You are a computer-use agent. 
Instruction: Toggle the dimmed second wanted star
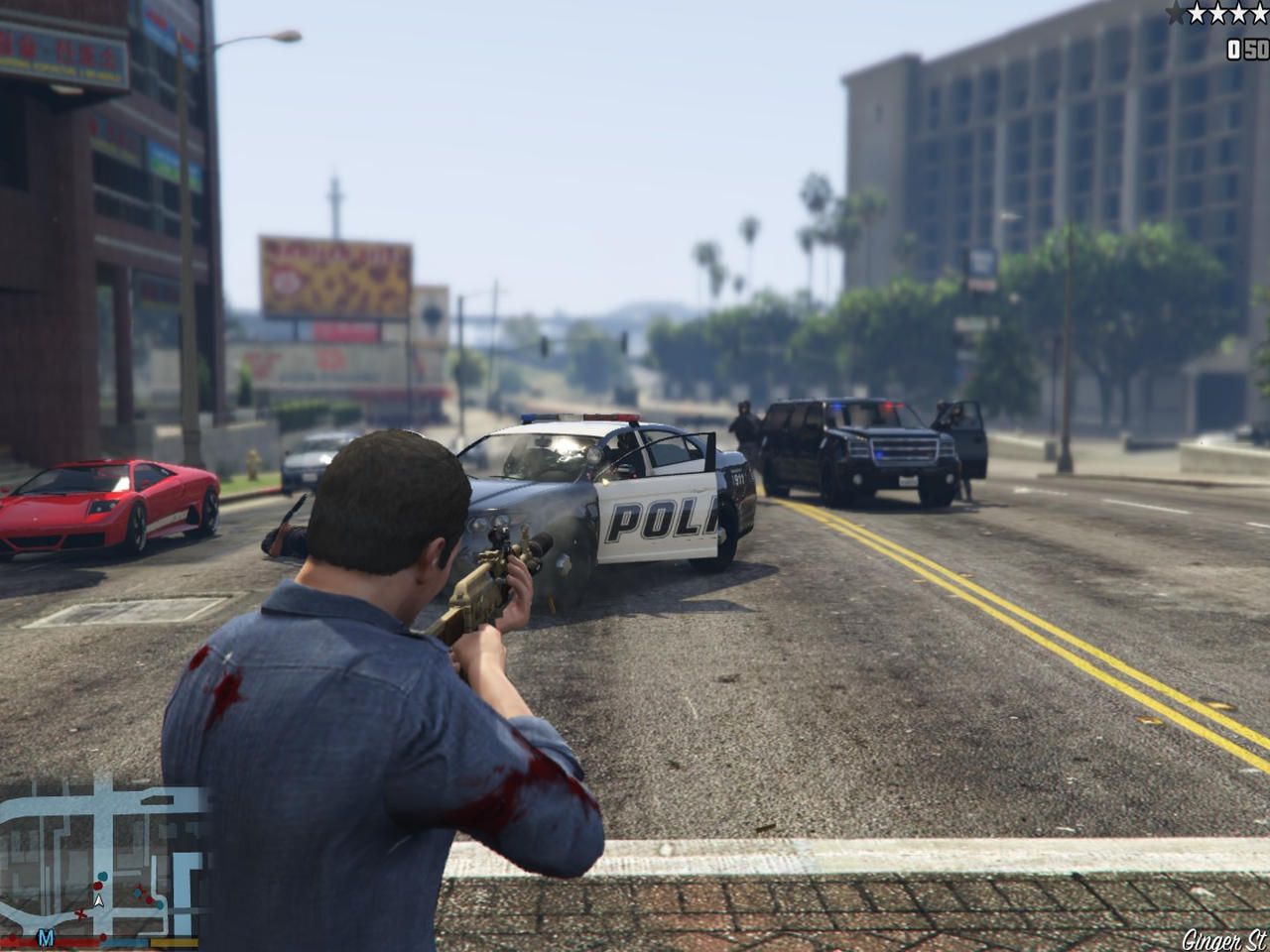1197,13
